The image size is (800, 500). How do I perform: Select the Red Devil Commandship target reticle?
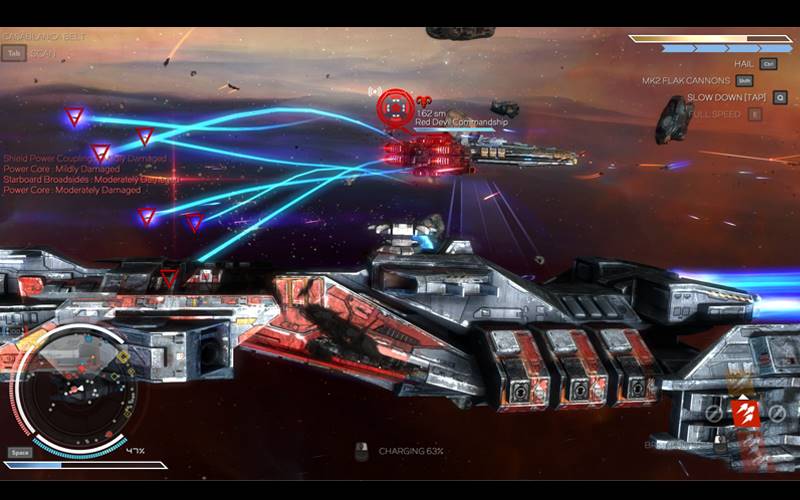tap(395, 106)
